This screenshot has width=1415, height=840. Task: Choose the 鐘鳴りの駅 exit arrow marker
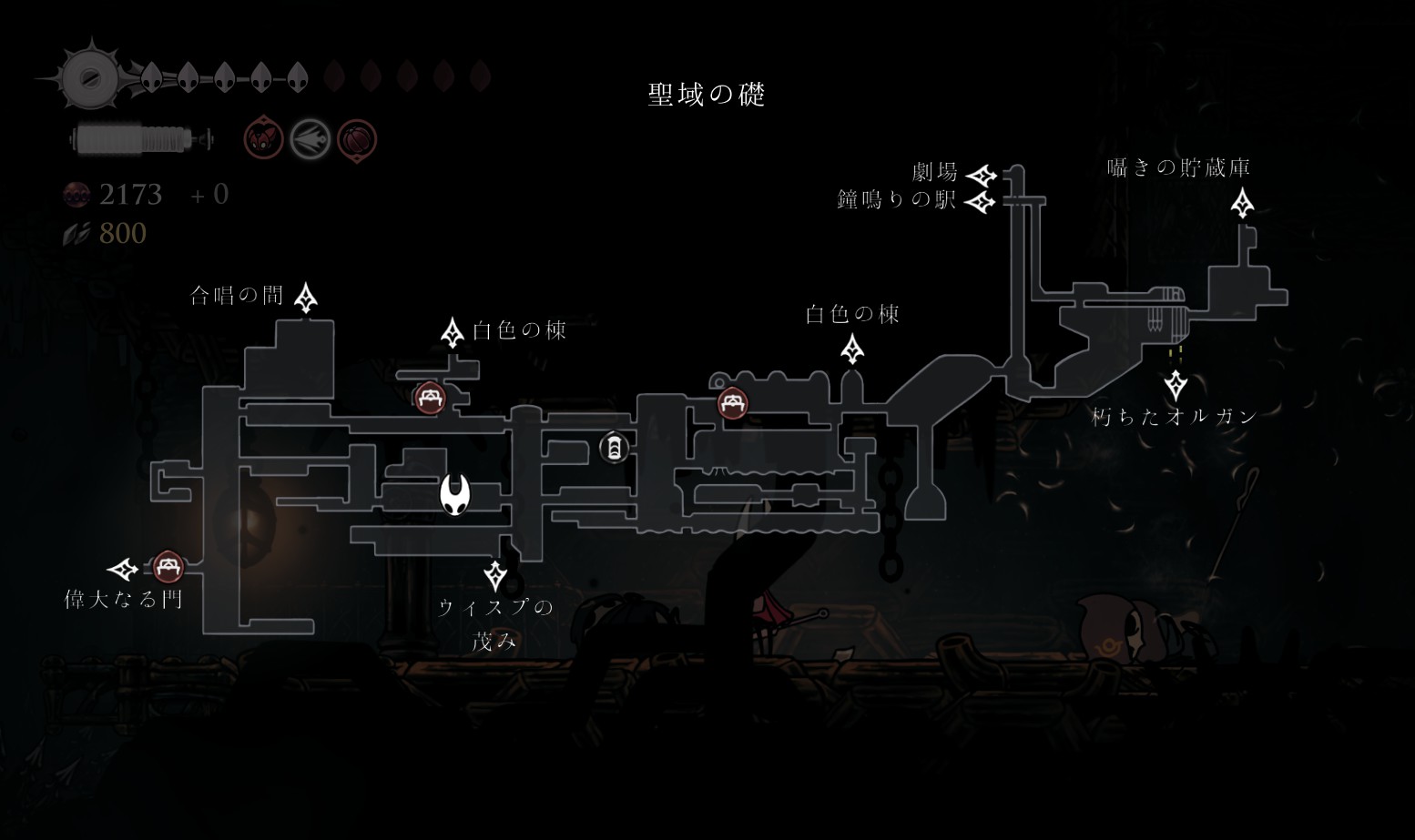coord(981,201)
